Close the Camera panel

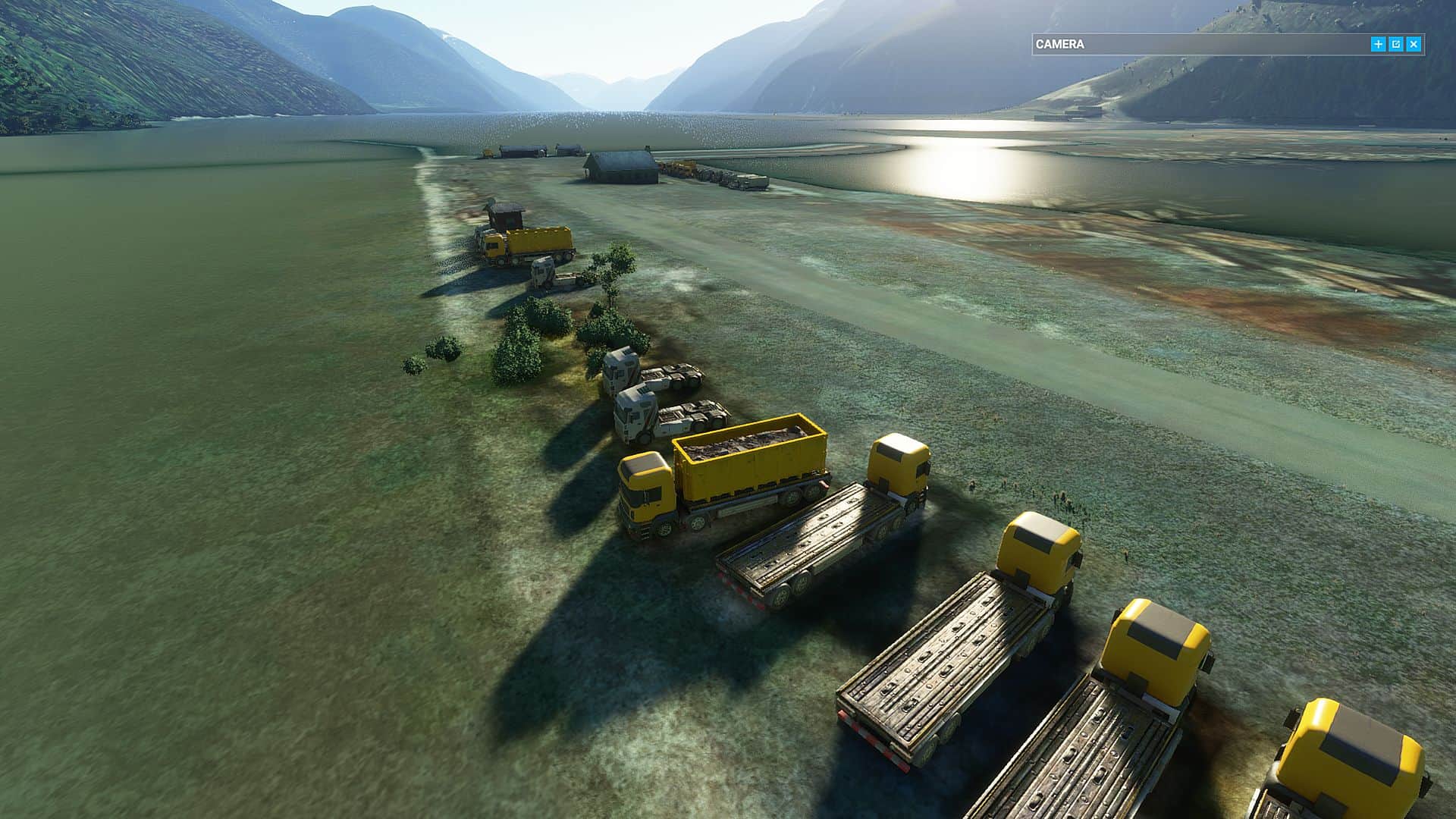pyautogui.click(x=1414, y=45)
